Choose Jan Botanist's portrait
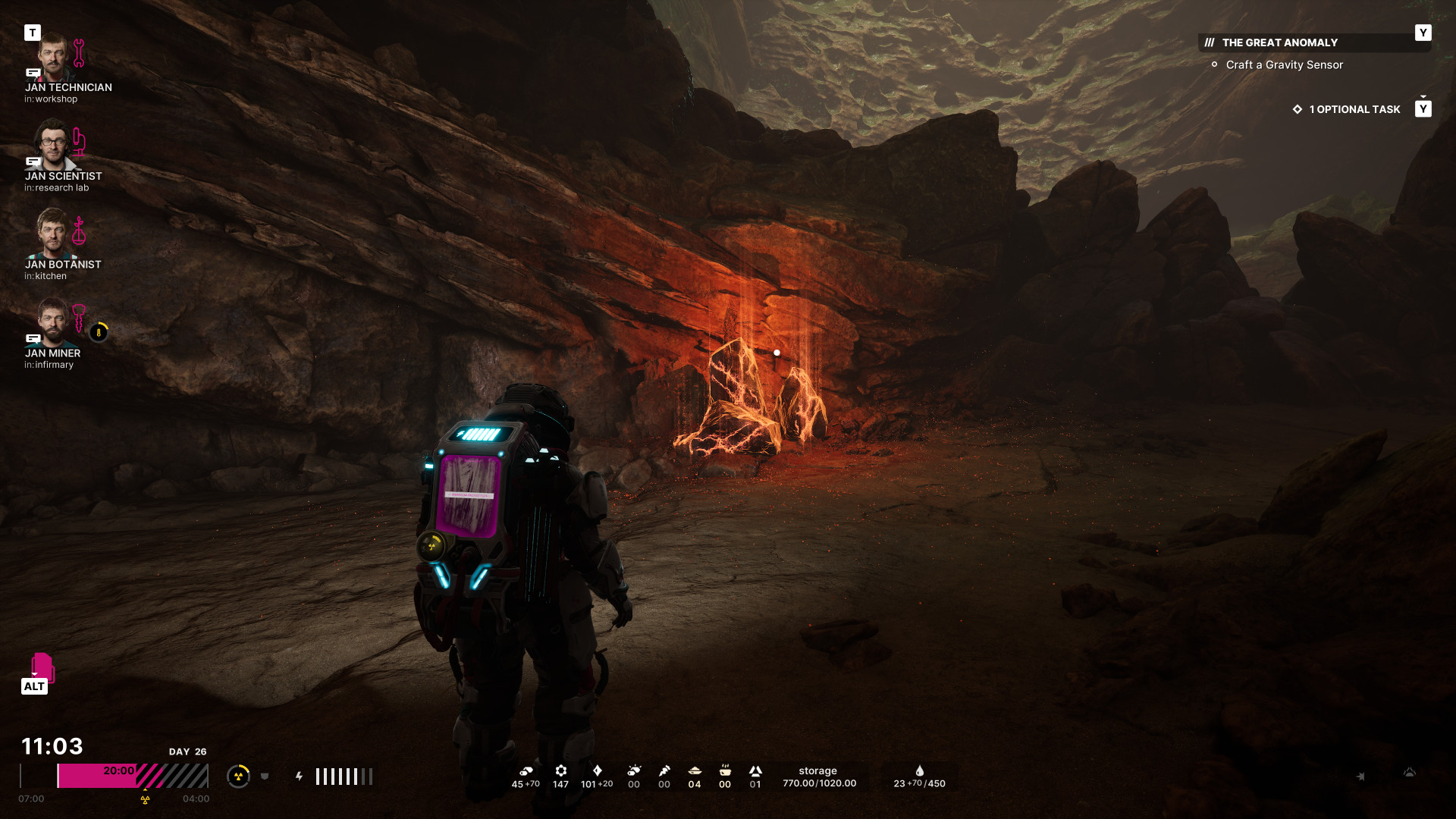 pyautogui.click(x=53, y=234)
